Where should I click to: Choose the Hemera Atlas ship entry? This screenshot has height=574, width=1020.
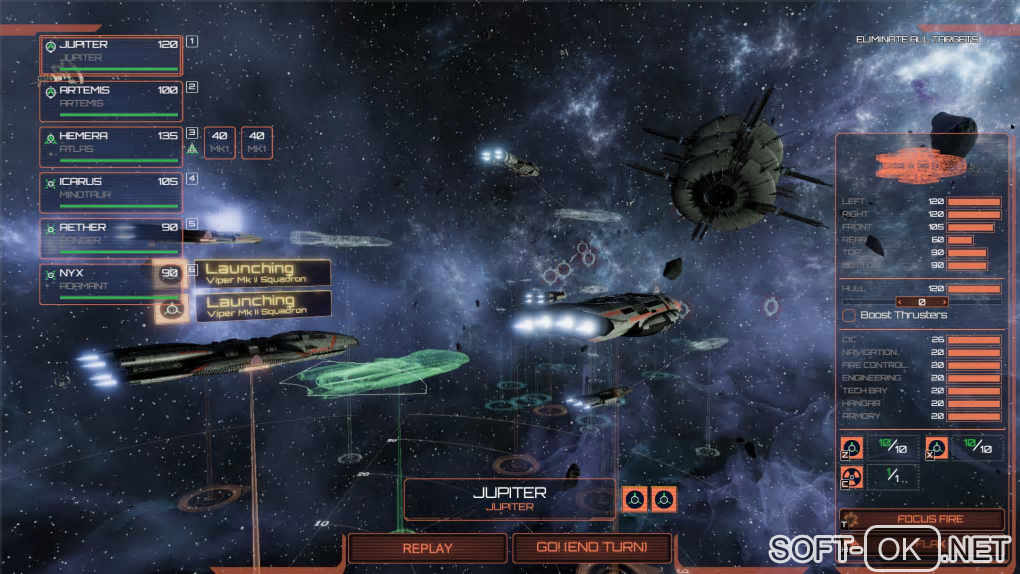[x=111, y=146]
